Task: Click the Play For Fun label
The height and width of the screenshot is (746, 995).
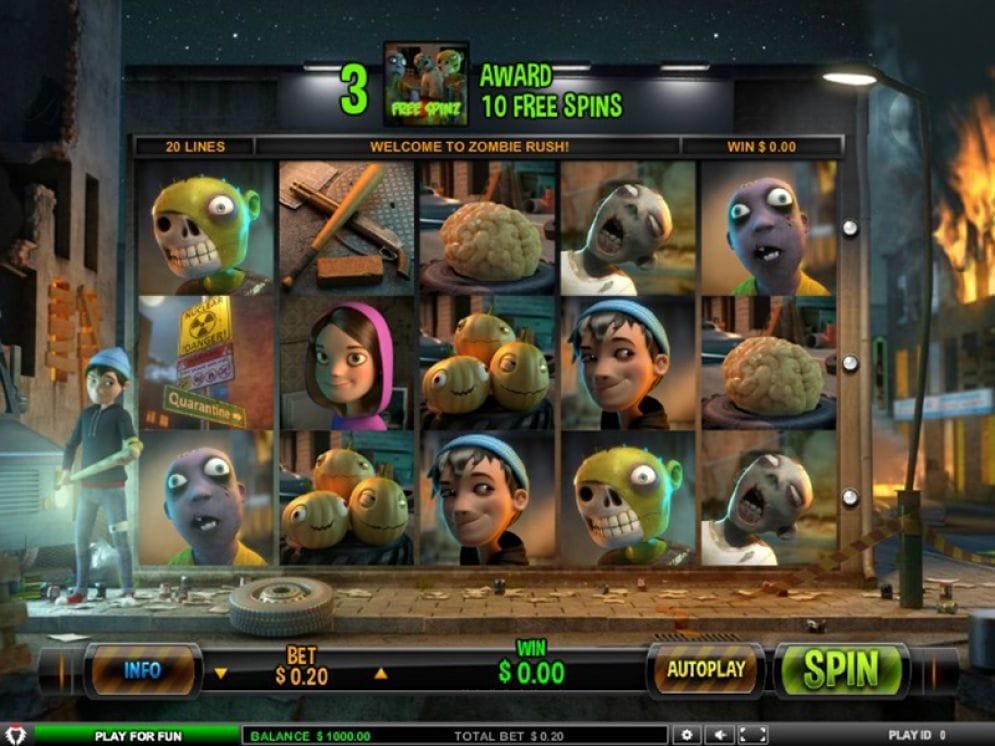Action: pyautogui.click(x=138, y=736)
